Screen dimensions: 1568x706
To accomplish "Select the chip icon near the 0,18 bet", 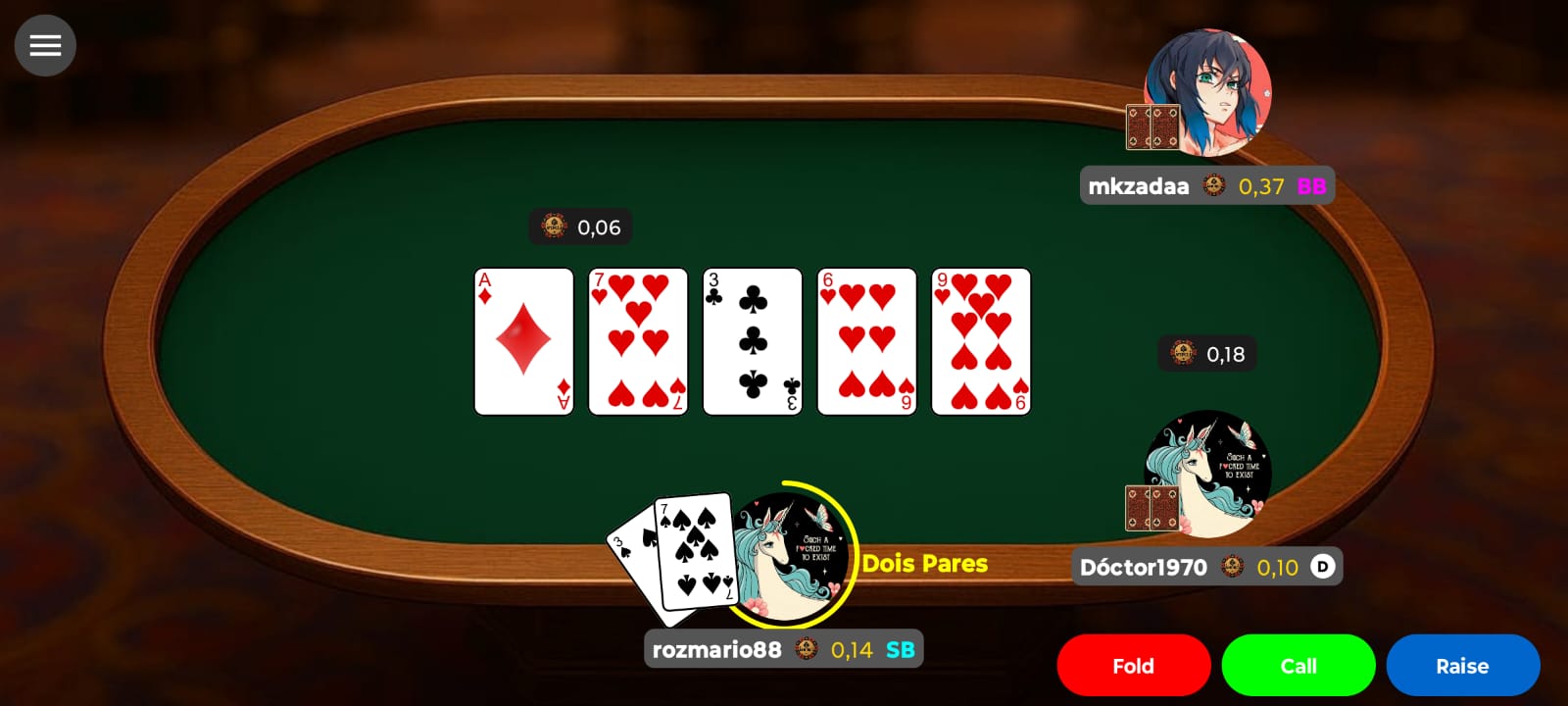I will 1182,353.
